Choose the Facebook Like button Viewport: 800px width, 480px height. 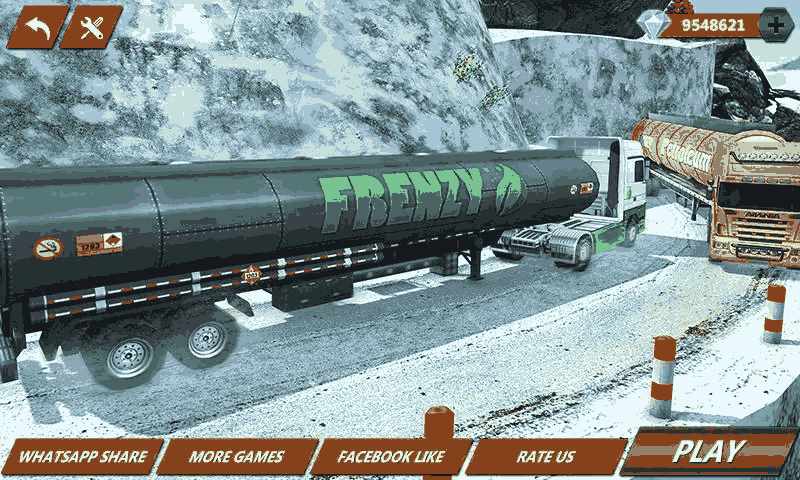(x=390, y=457)
